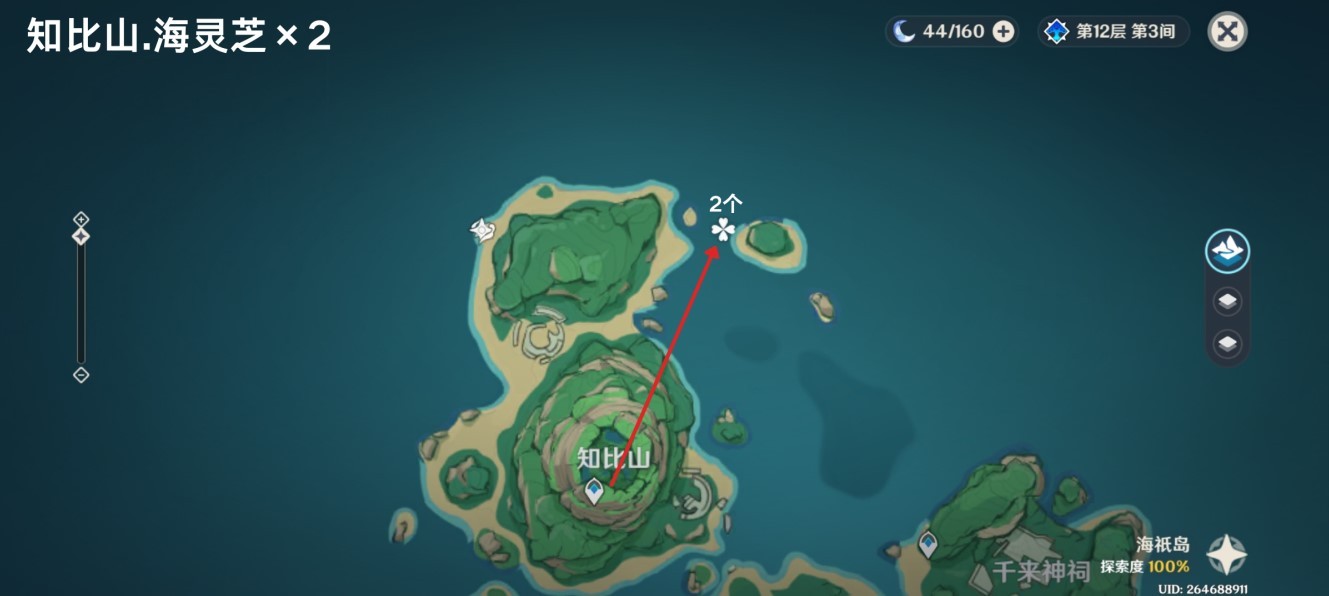Zoom in with the map's plus button
This screenshot has height=596, width=1329.
(x=81, y=219)
